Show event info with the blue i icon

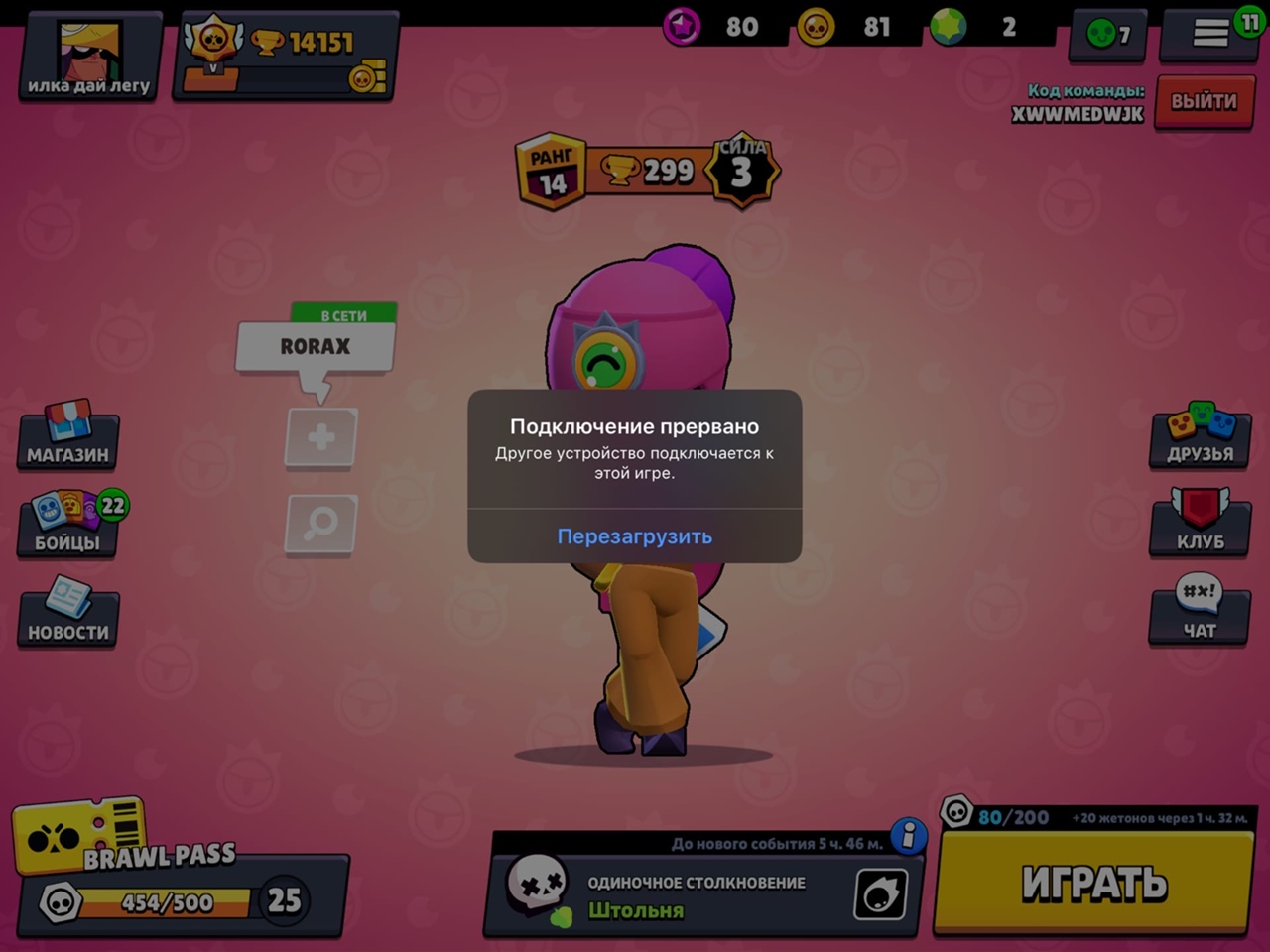click(x=908, y=837)
